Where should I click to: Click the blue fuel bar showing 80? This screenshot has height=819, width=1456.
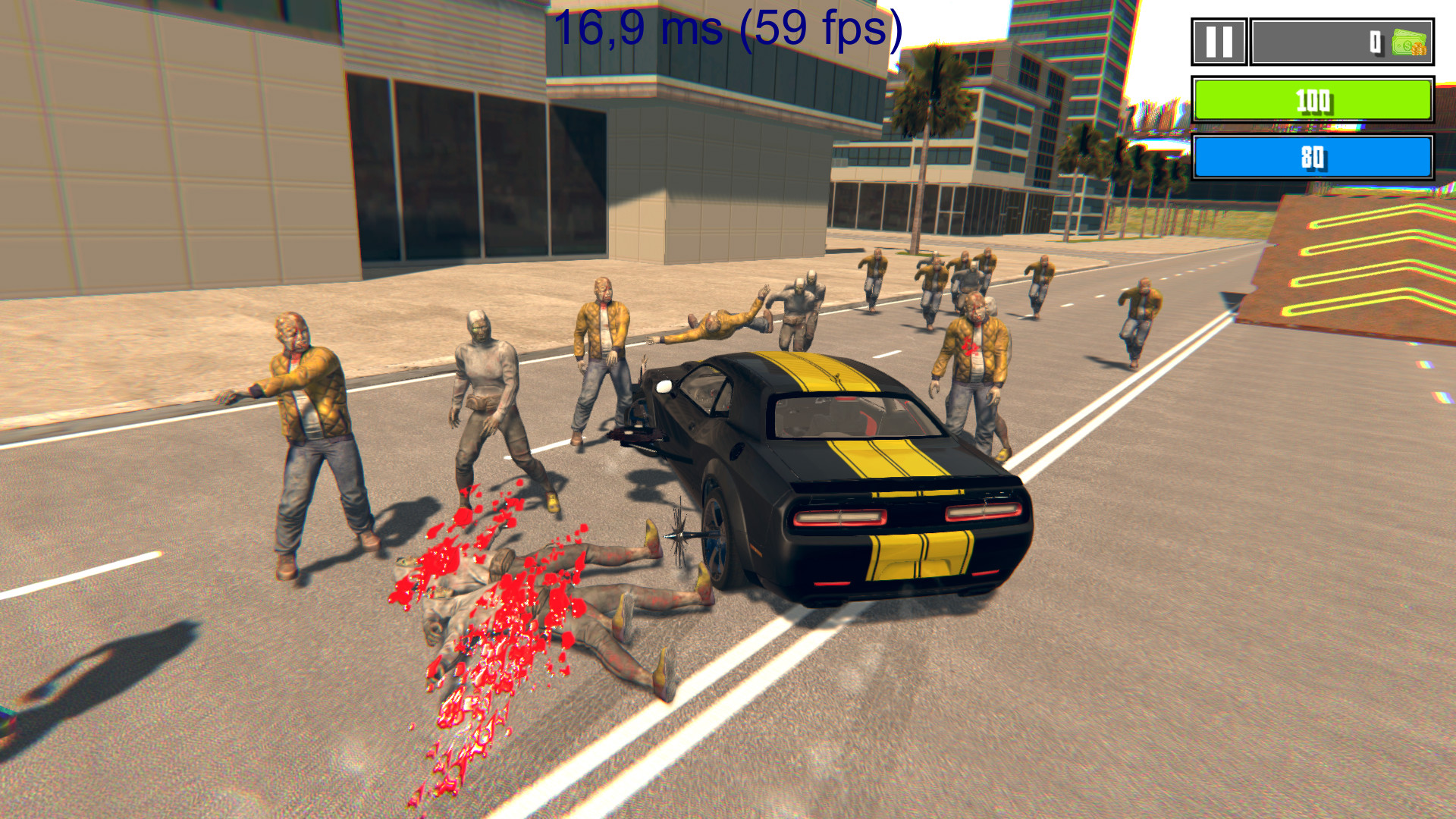[1313, 157]
